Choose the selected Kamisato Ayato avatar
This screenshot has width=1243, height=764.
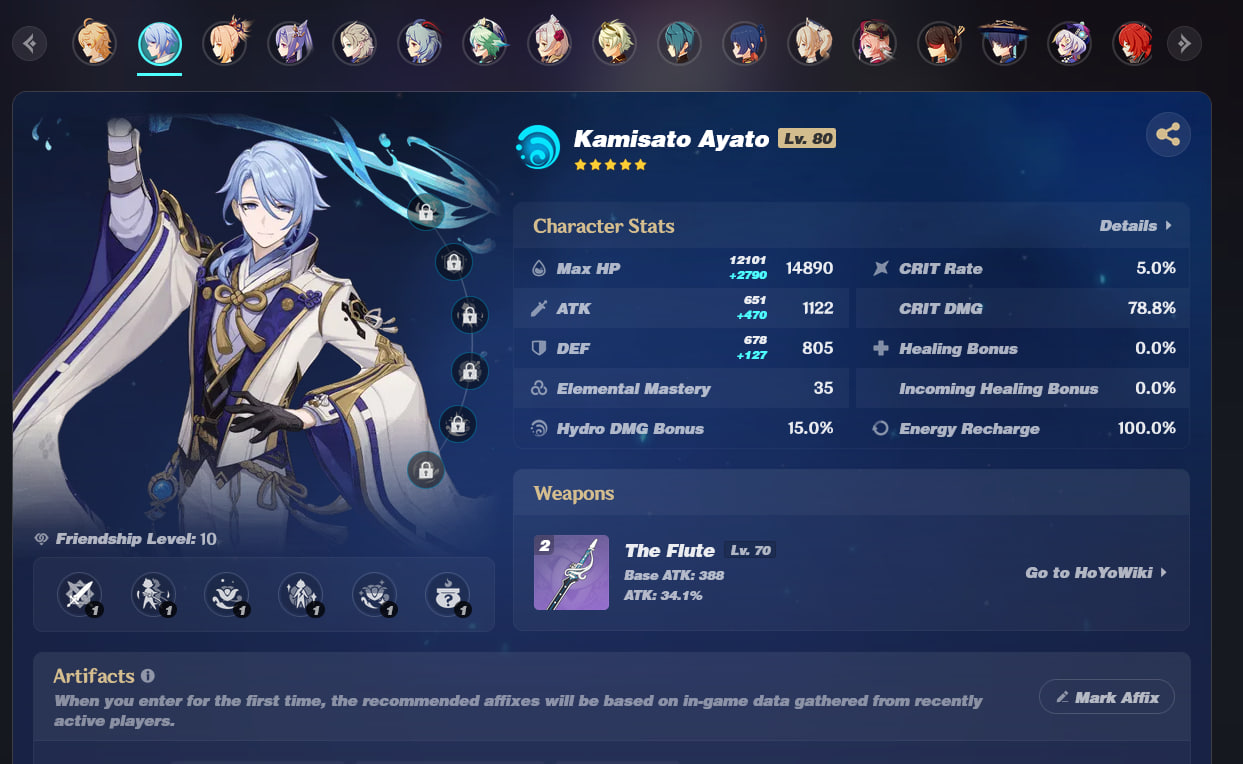click(x=160, y=43)
